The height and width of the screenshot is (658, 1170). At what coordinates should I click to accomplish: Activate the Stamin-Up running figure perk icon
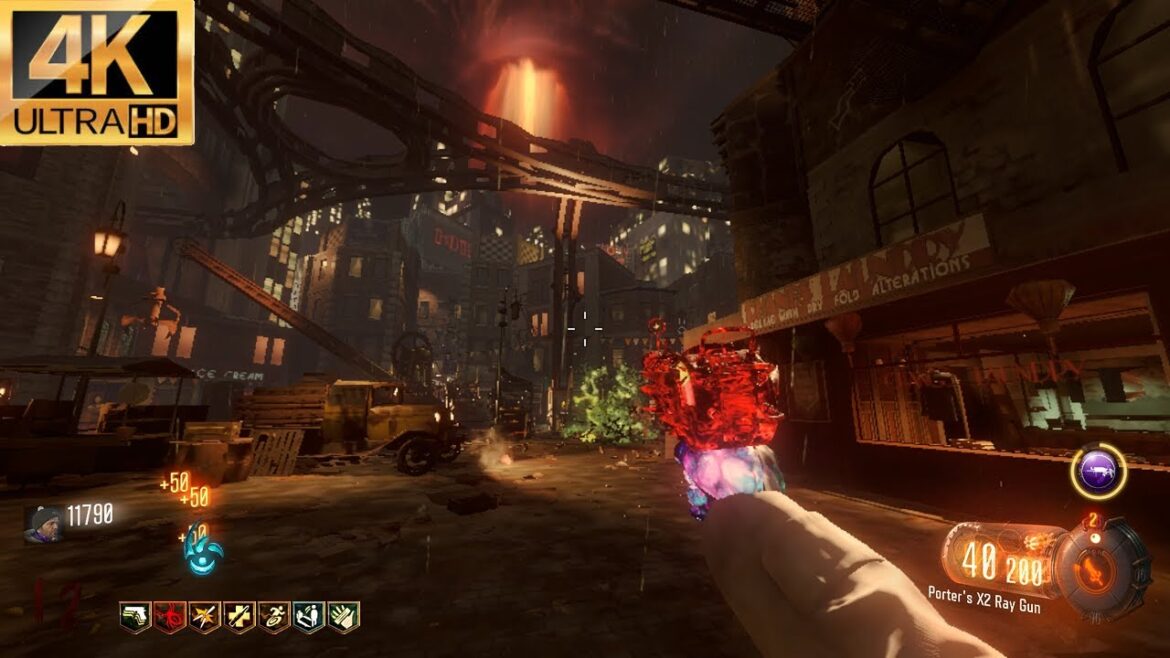click(x=274, y=616)
